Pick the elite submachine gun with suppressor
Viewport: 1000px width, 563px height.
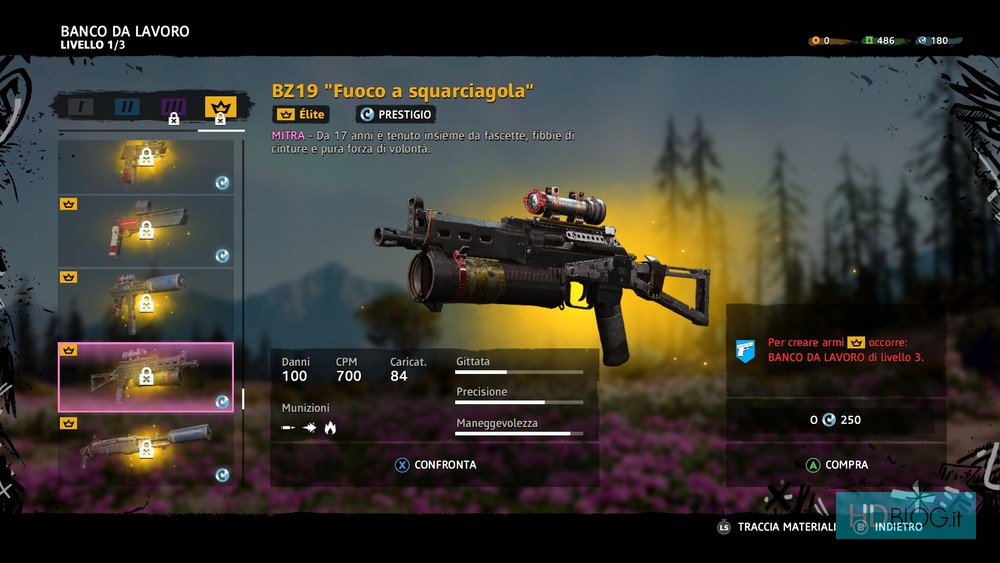tap(146, 303)
